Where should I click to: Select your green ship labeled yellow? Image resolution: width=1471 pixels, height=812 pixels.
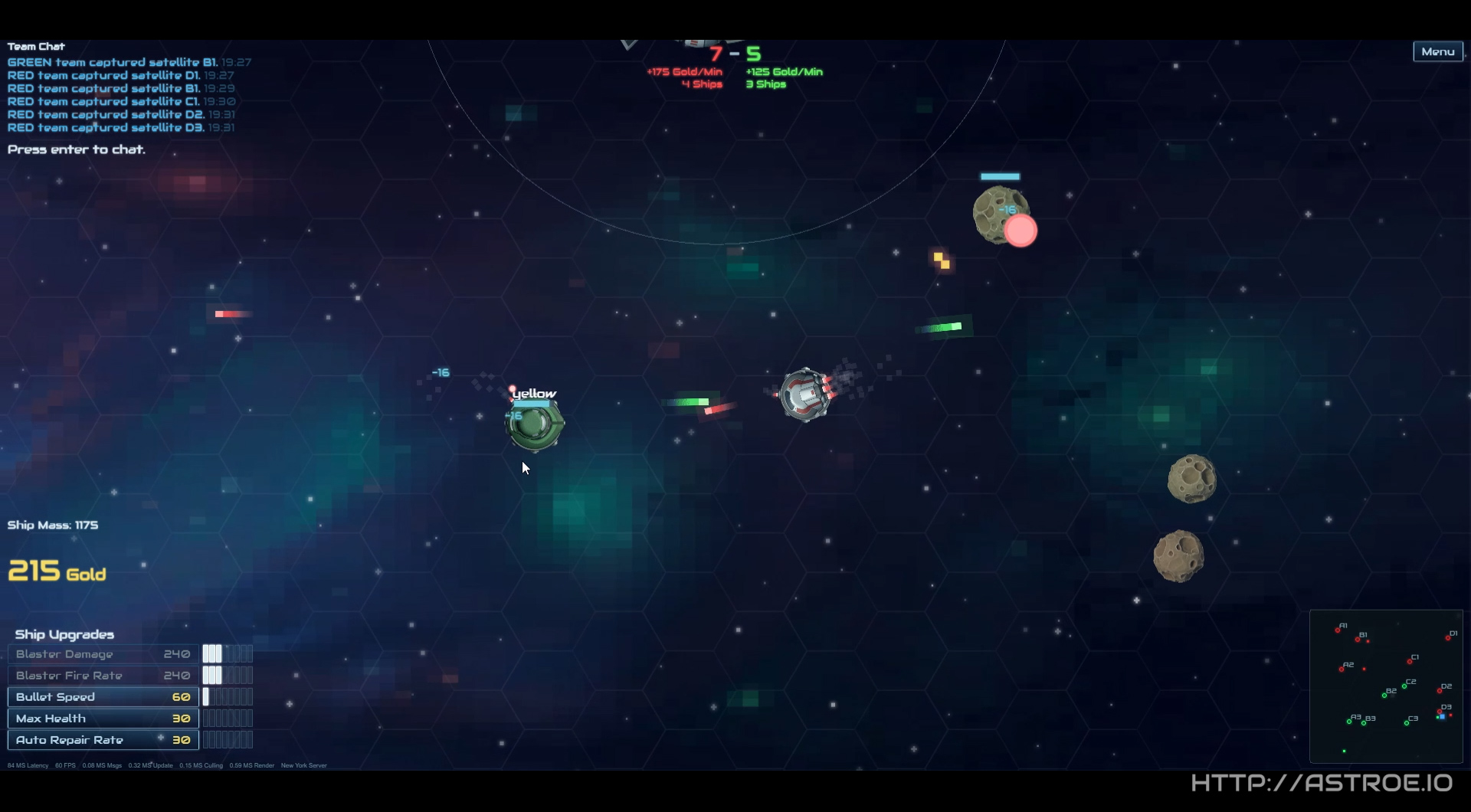point(535,425)
